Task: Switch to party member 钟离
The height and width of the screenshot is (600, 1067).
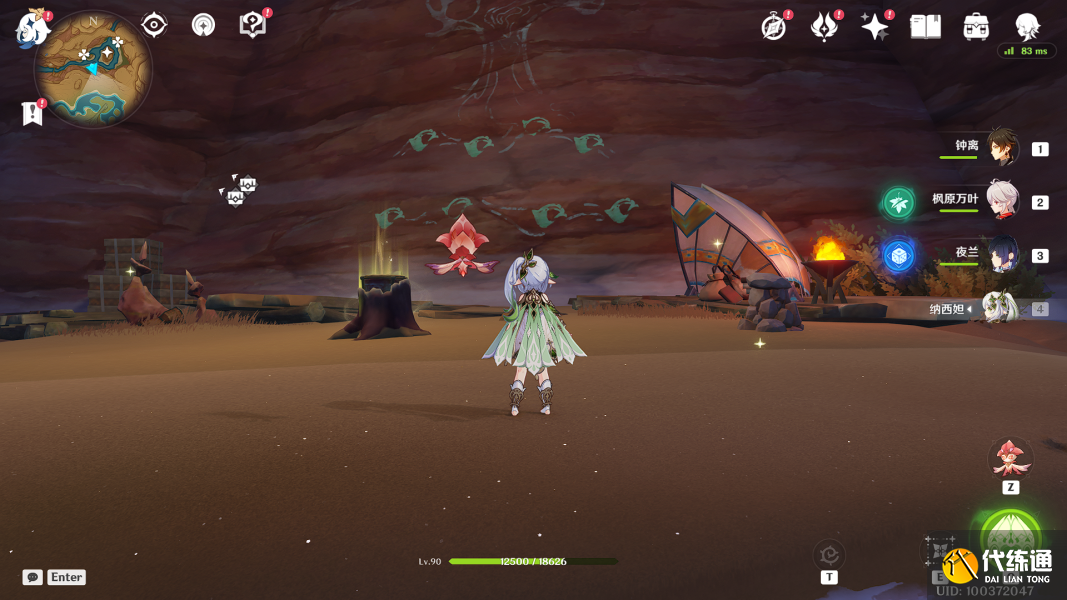Action: pos(1002,148)
